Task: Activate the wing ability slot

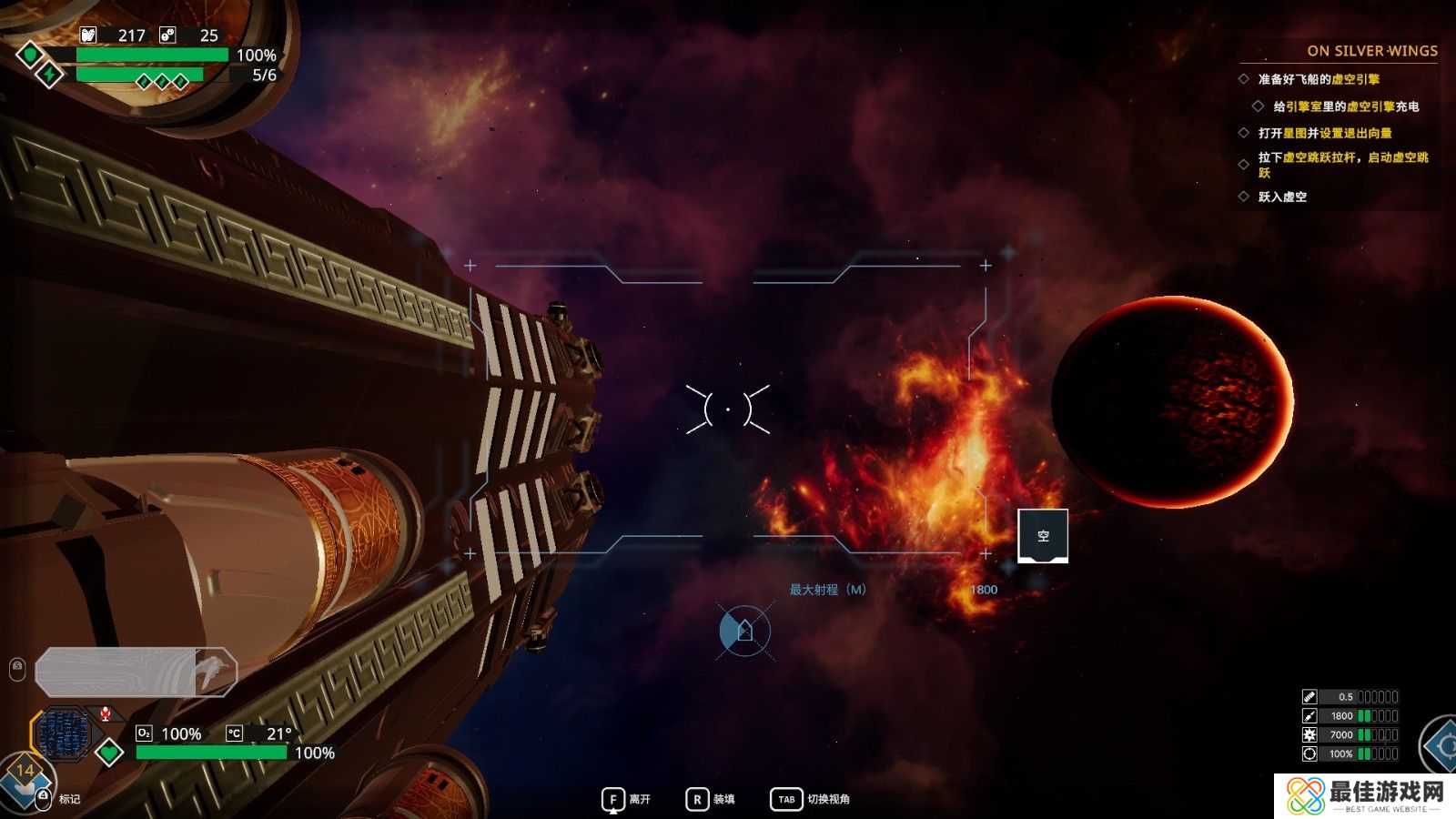Action: click(x=136, y=672)
